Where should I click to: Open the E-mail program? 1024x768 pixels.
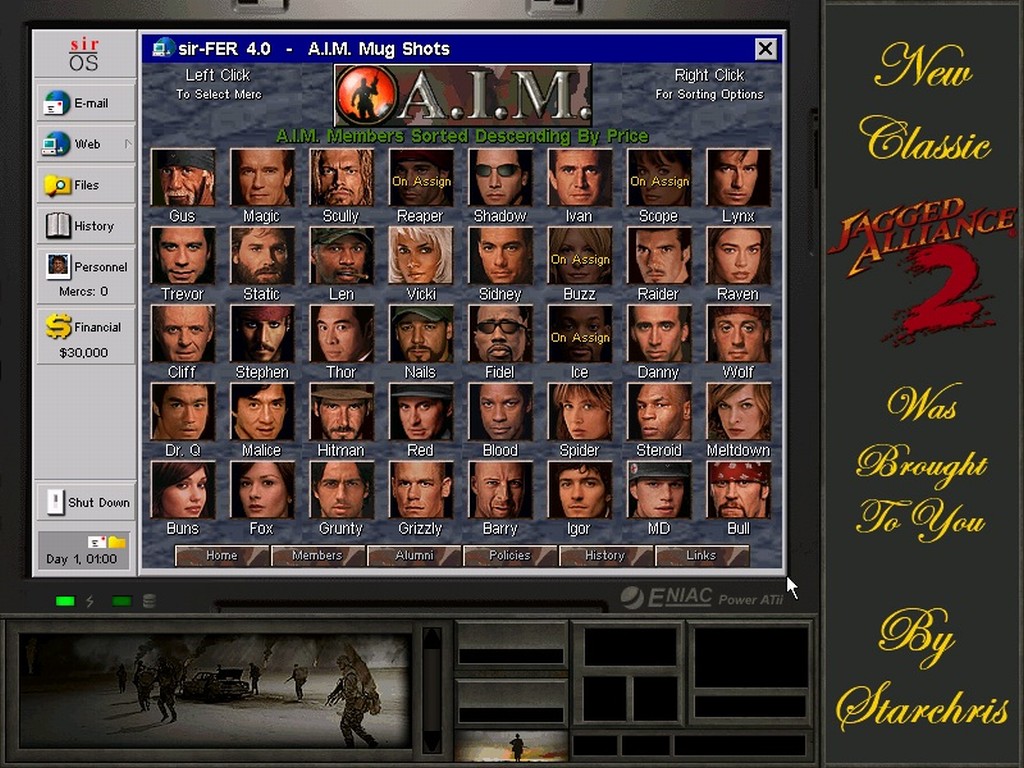click(86, 103)
